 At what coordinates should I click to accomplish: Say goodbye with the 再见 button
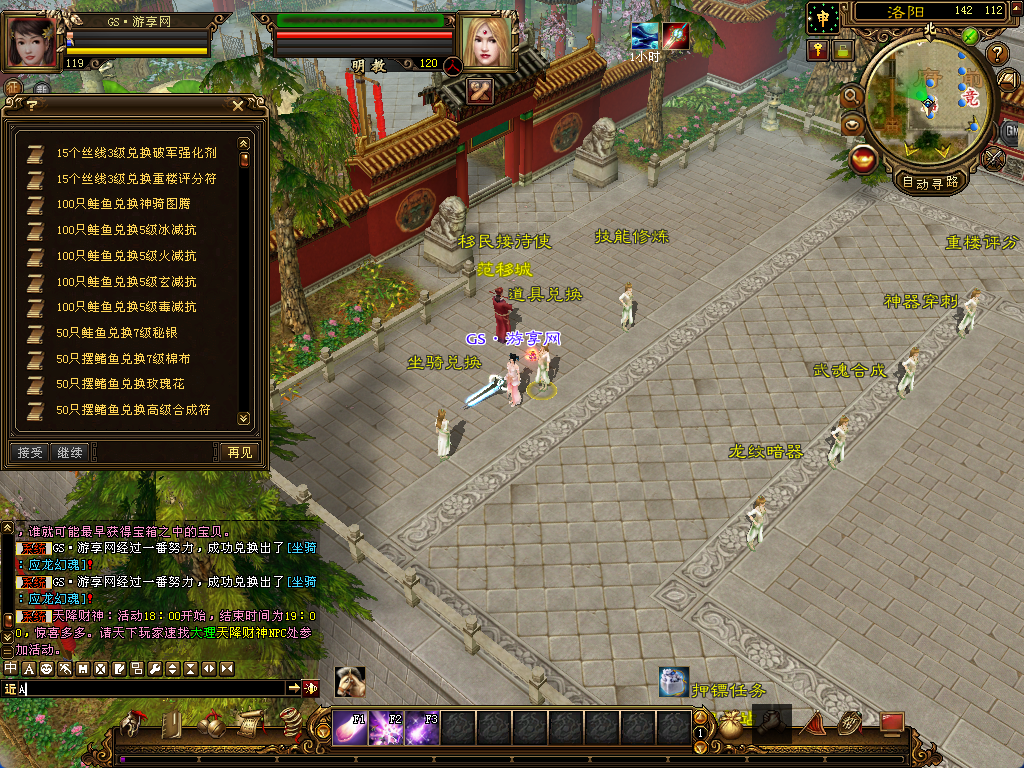(x=239, y=453)
